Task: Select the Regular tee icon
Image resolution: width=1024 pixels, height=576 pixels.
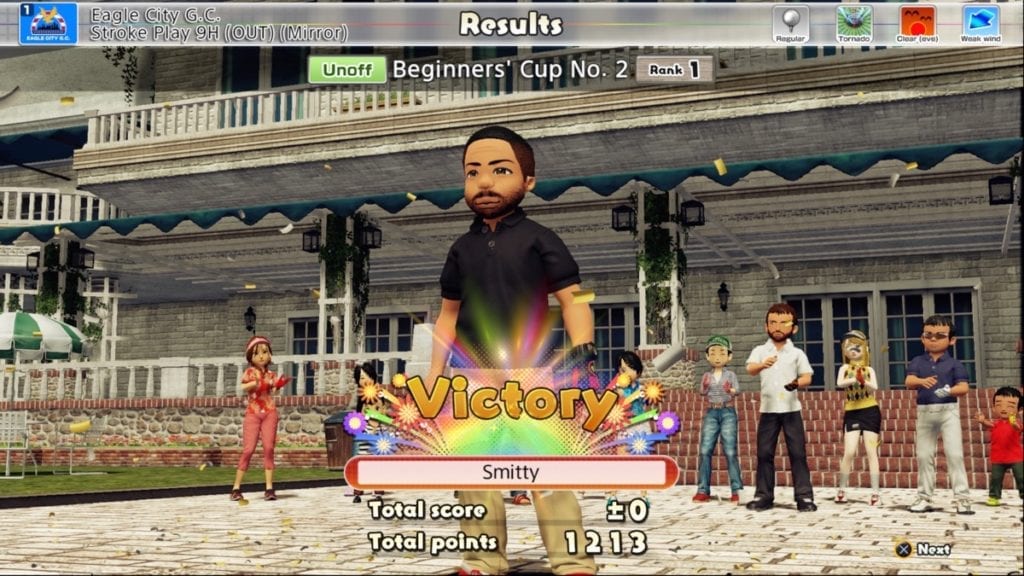Action: click(790, 23)
